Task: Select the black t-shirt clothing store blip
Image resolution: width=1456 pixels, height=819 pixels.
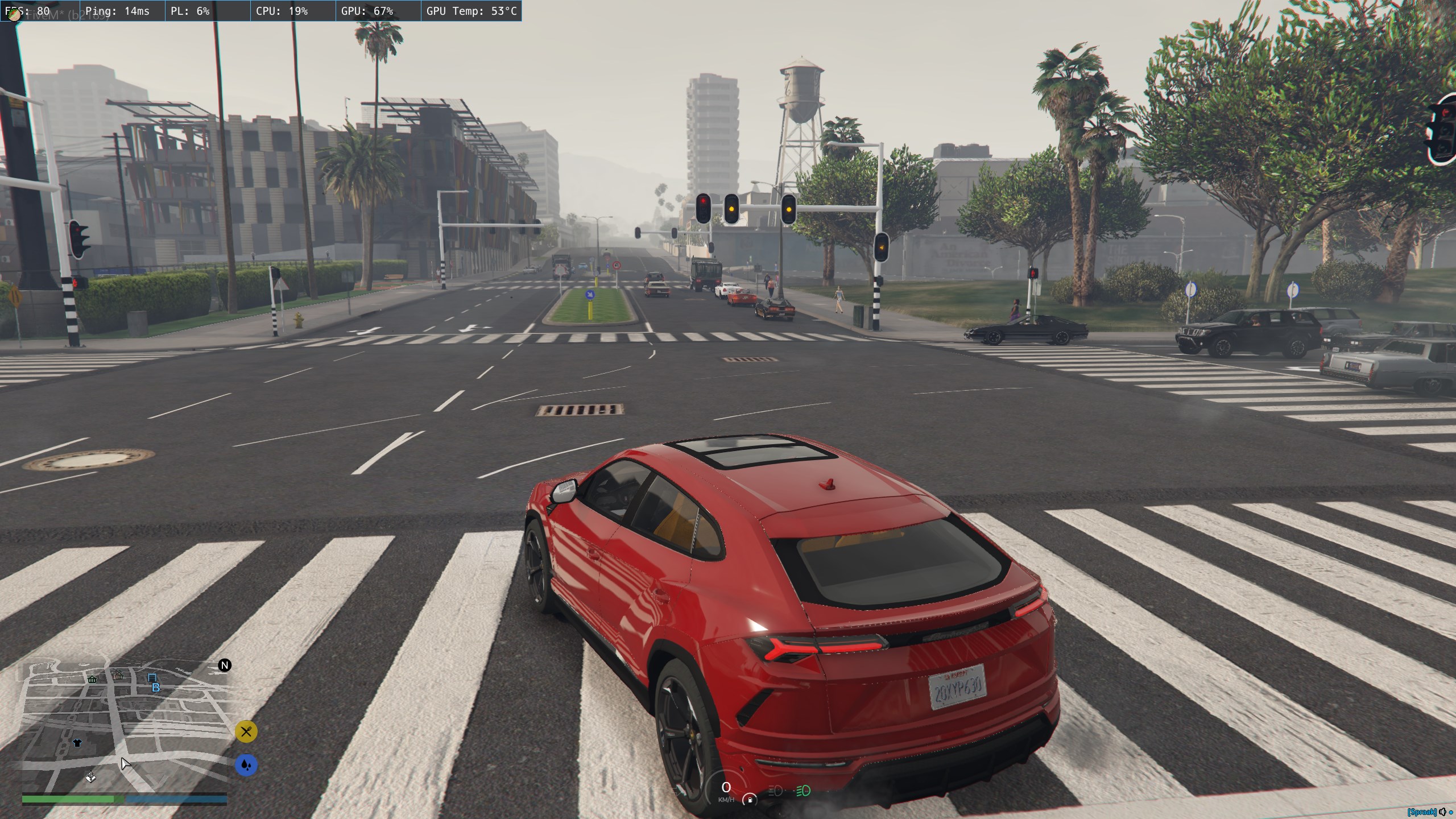Action: pyautogui.click(x=77, y=743)
